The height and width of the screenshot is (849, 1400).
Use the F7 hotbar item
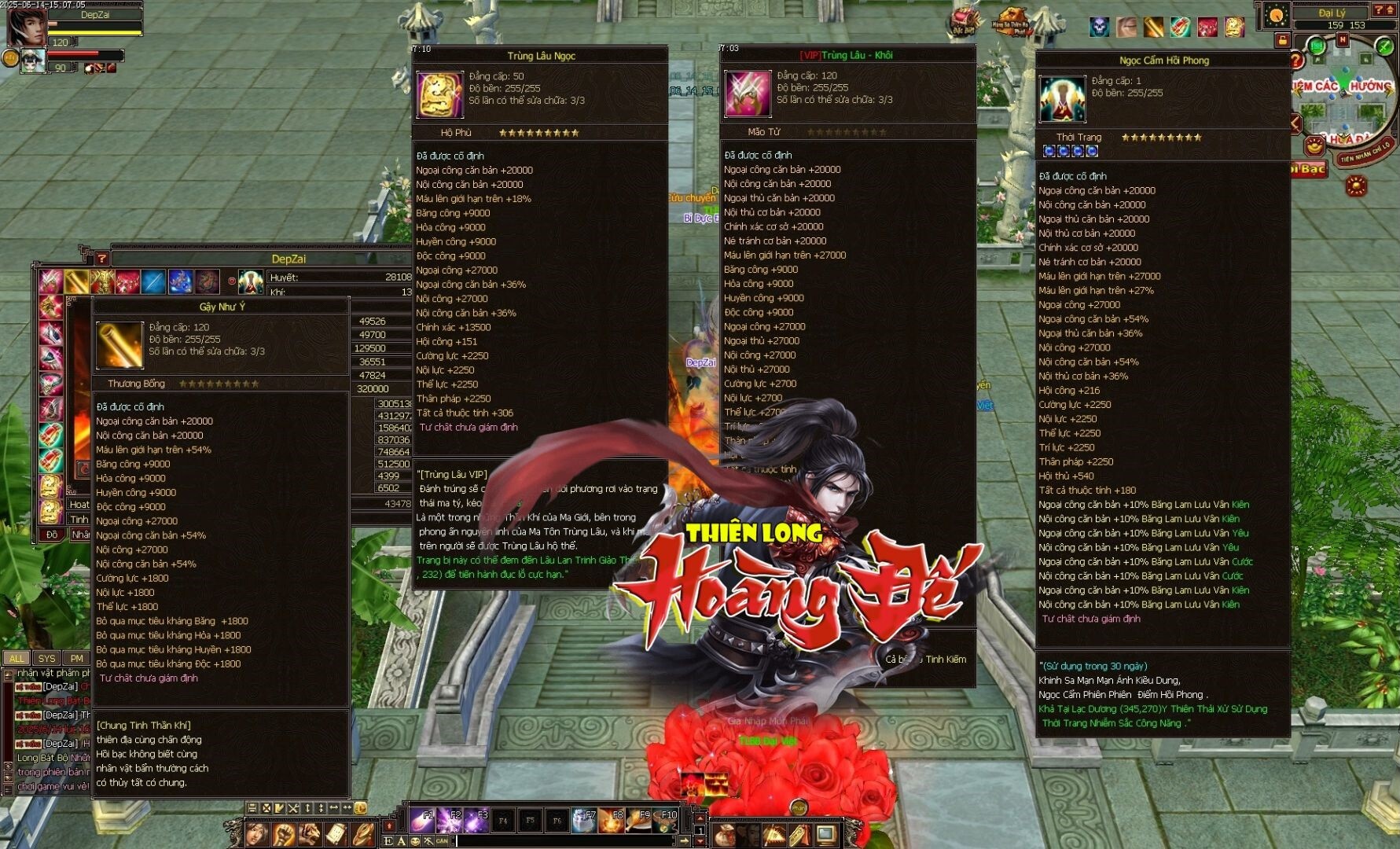click(584, 820)
